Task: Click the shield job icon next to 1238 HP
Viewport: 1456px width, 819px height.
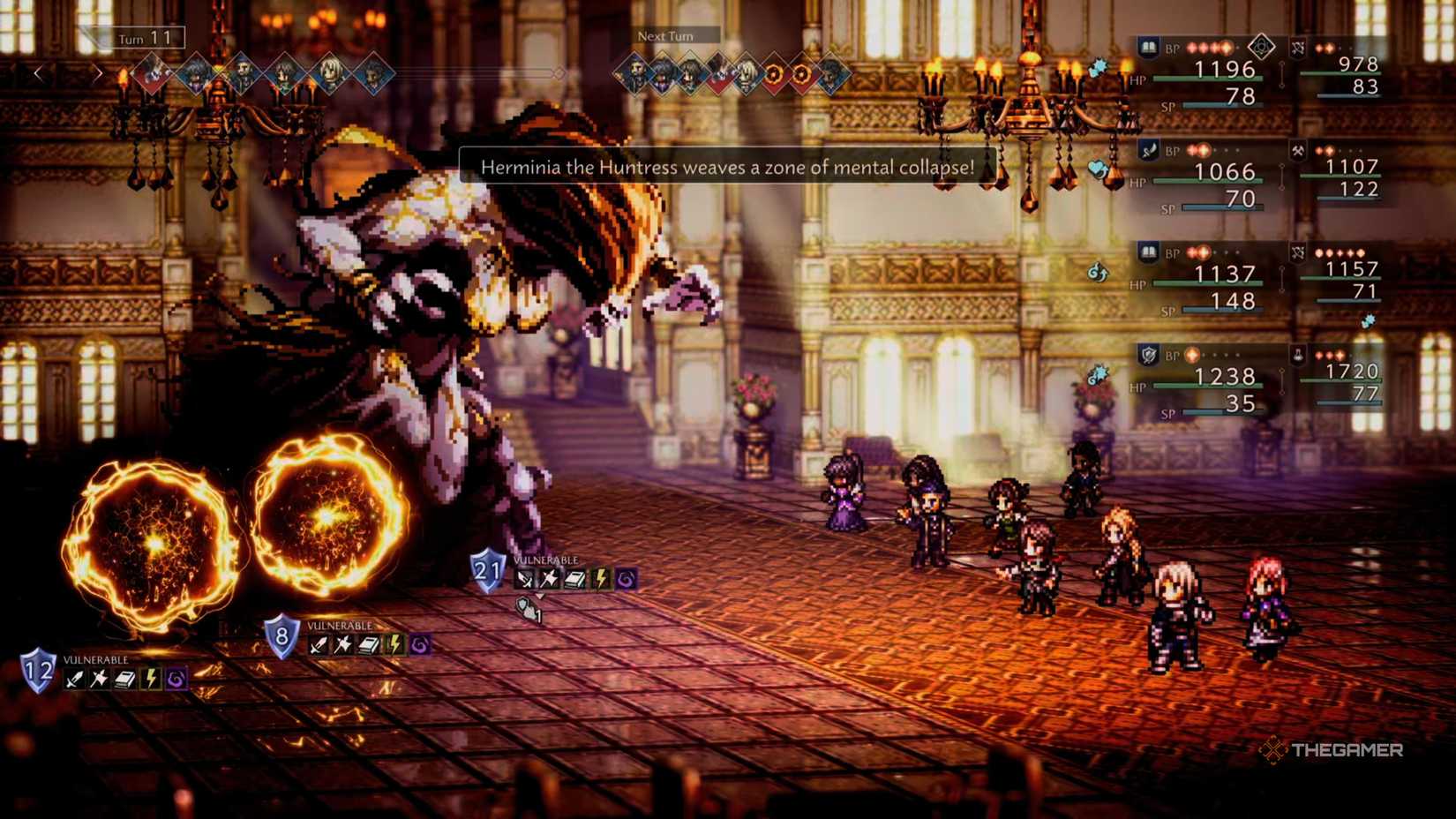Action: point(1148,355)
